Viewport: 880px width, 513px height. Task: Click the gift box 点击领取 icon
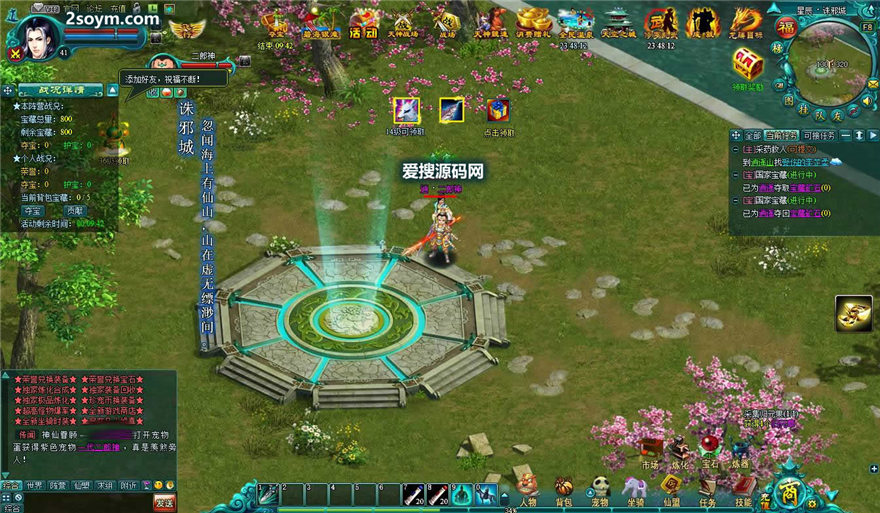pos(498,112)
